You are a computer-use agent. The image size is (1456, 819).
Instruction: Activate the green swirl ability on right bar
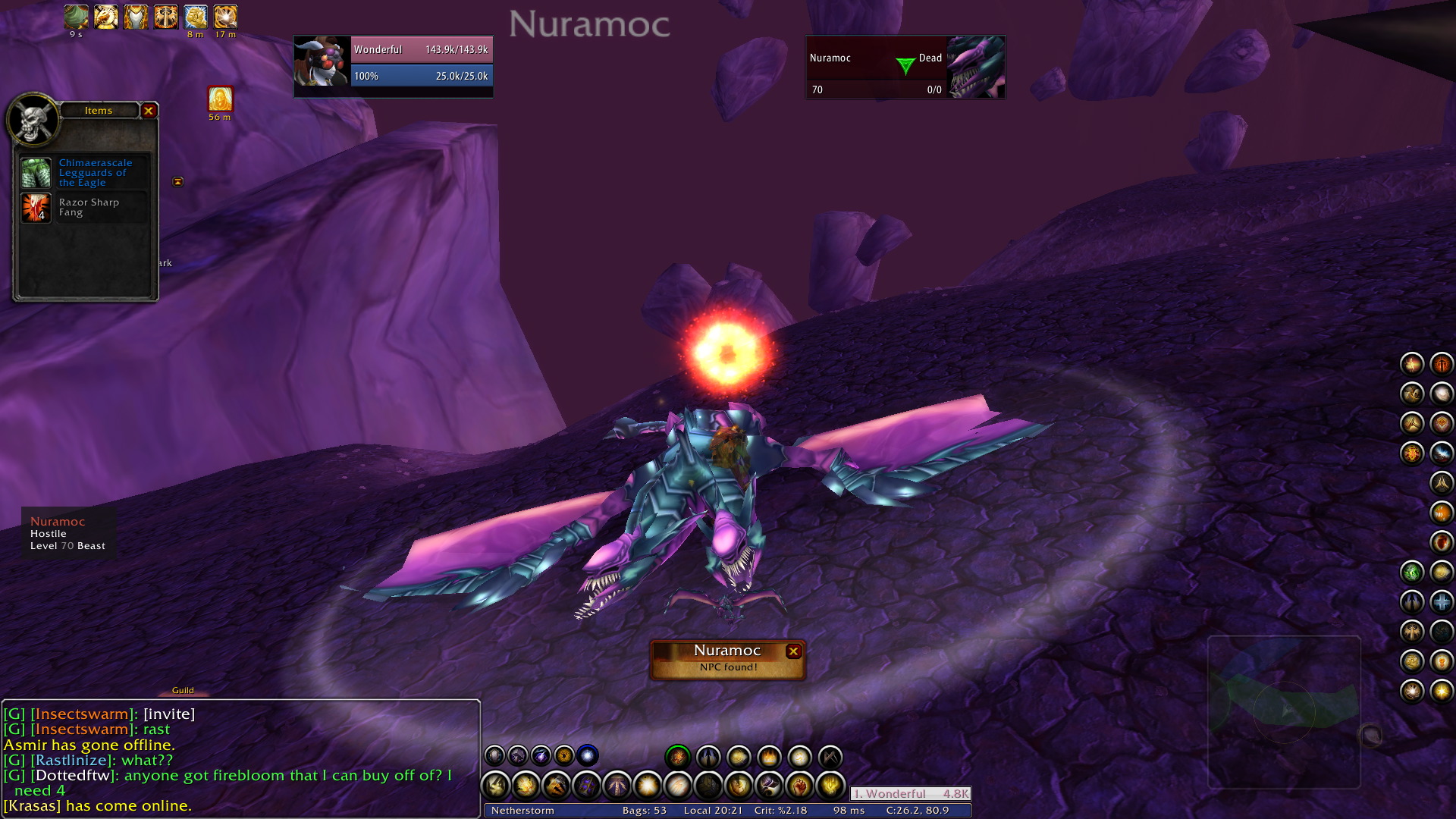[x=1411, y=573]
